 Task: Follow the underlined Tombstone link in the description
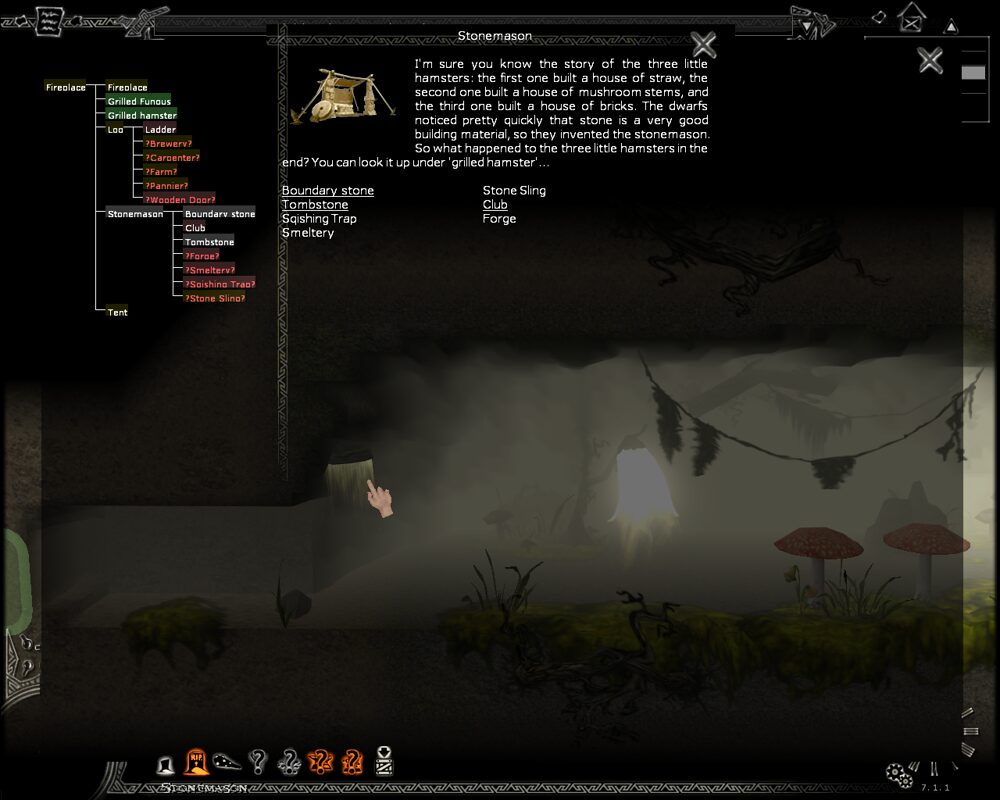tap(315, 205)
